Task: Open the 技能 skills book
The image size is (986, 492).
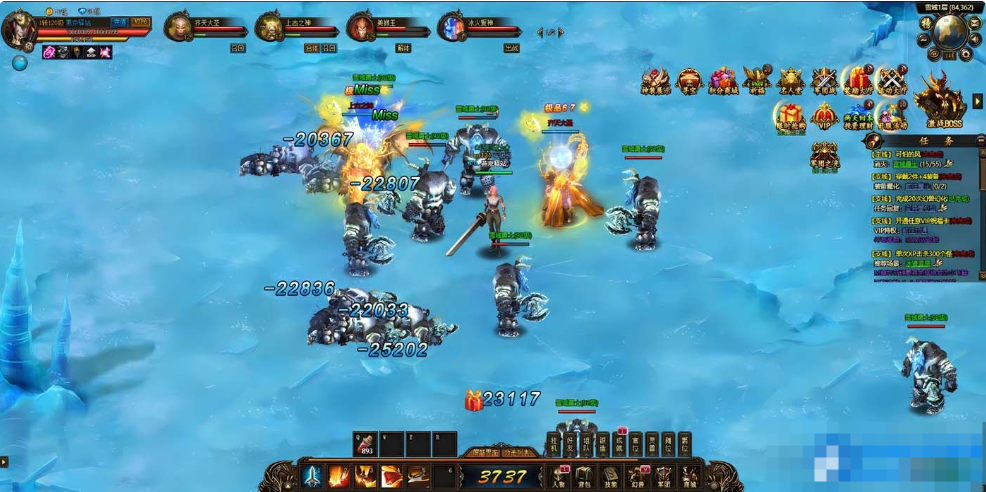Action: click(x=611, y=475)
